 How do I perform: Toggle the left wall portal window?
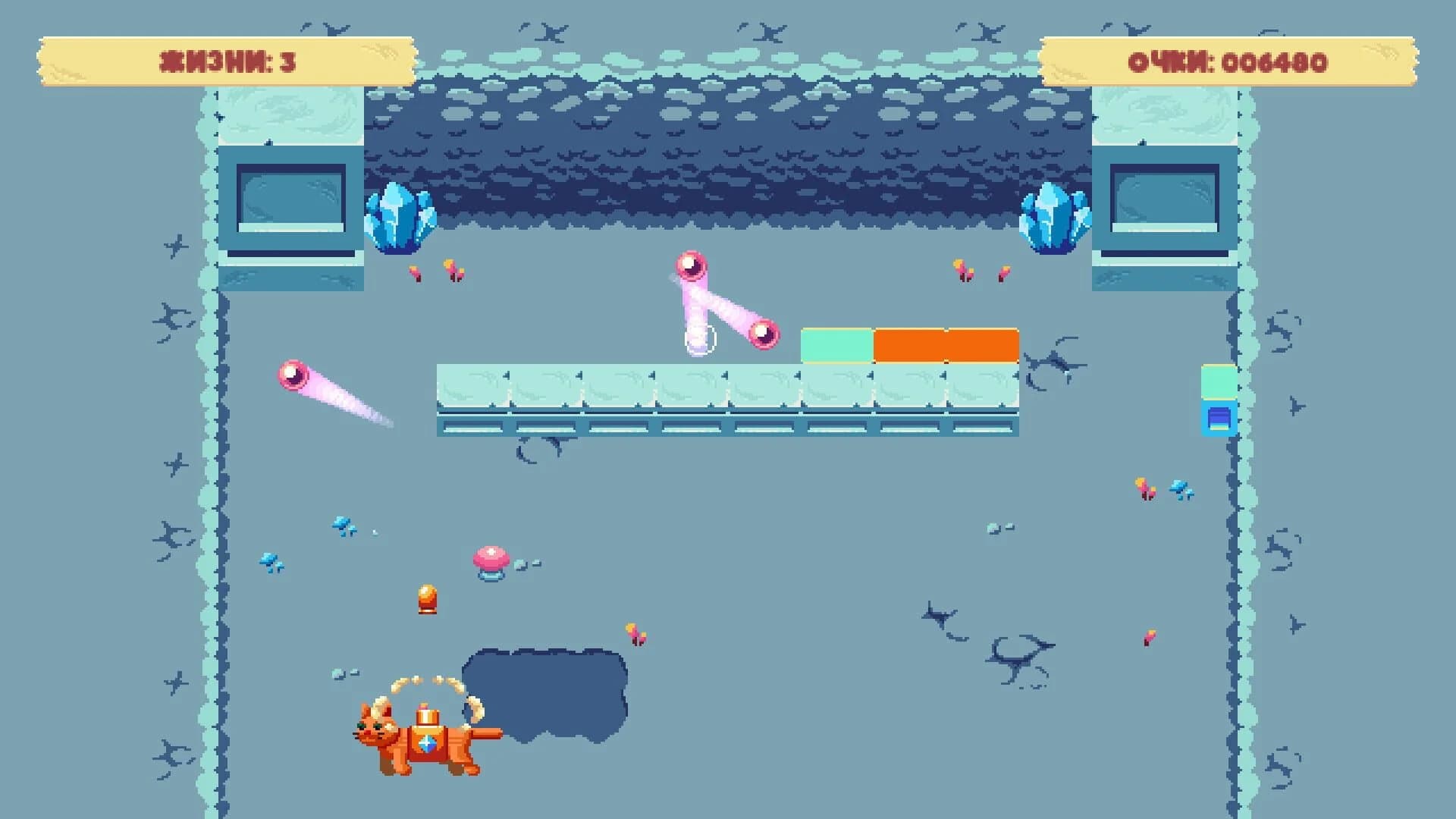[x=292, y=197]
